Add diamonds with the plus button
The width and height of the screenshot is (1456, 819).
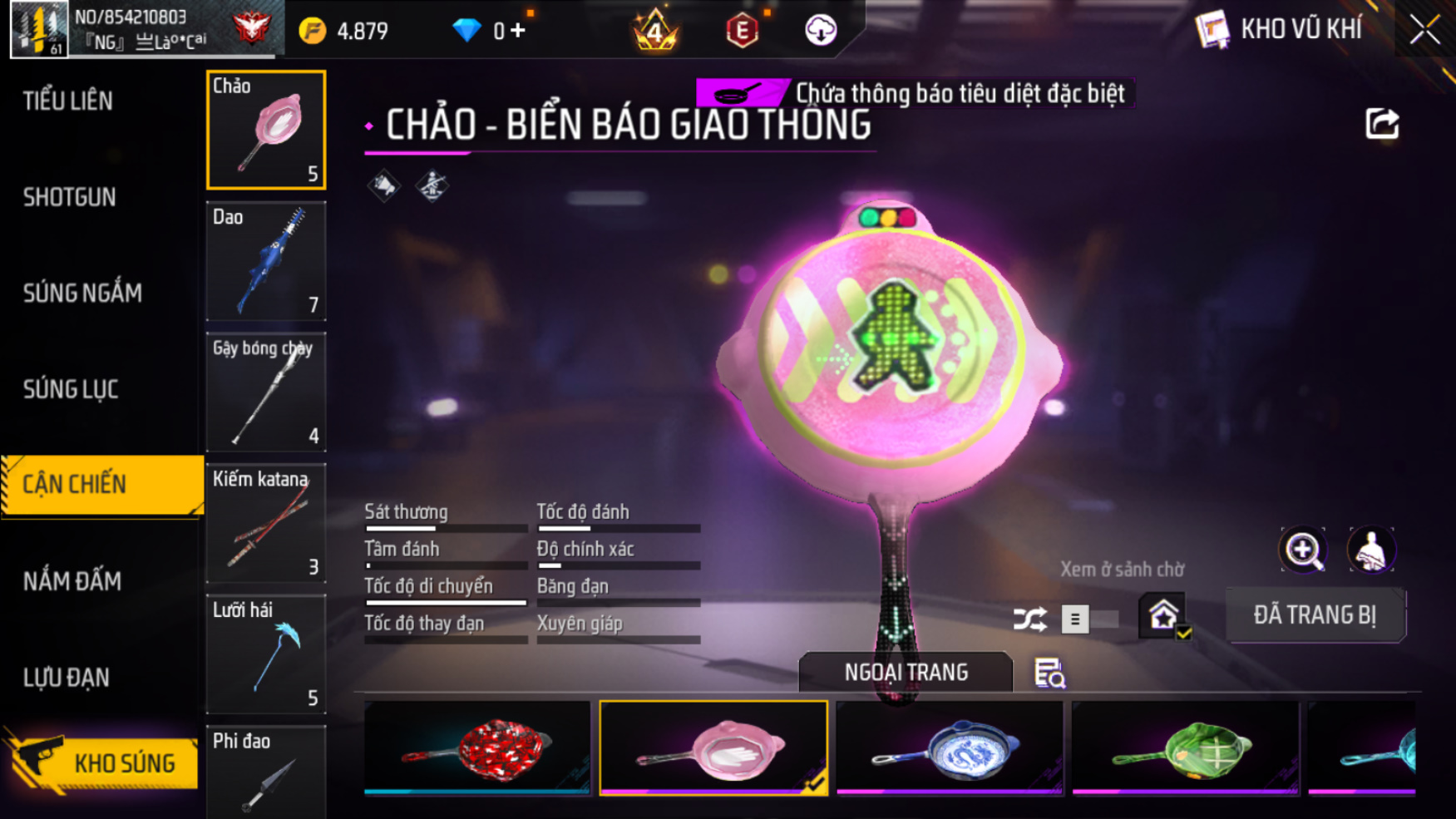tap(518, 31)
